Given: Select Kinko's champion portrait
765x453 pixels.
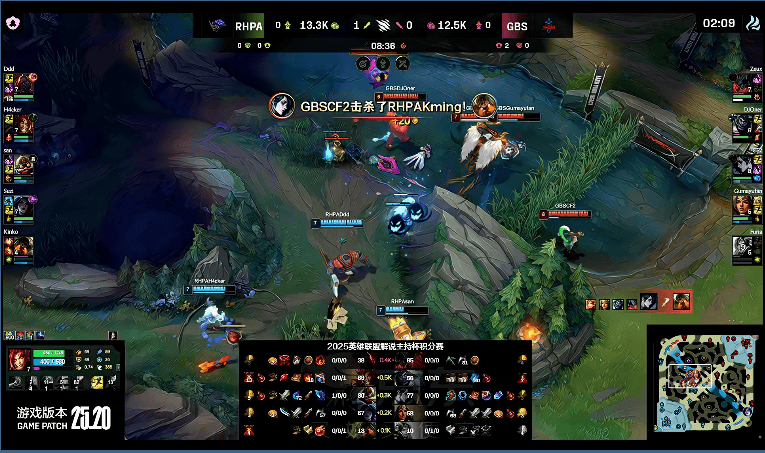Looking at the screenshot, I should (x=22, y=245).
